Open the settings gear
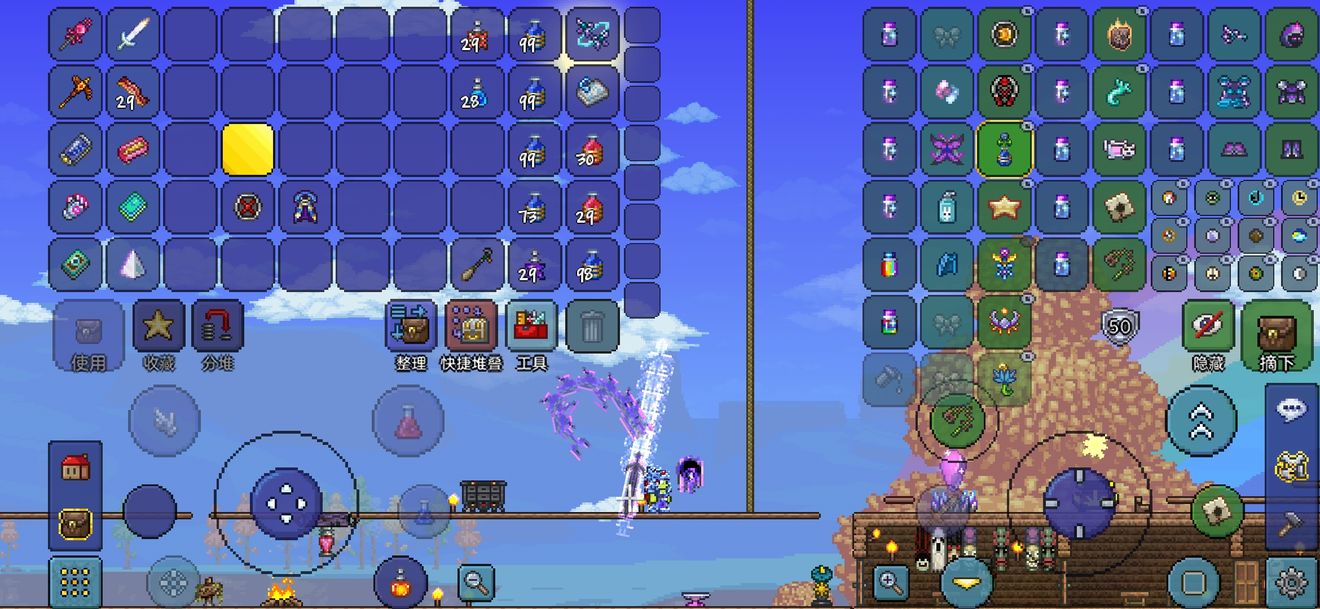1320x609 pixels. click(1290, 580)
